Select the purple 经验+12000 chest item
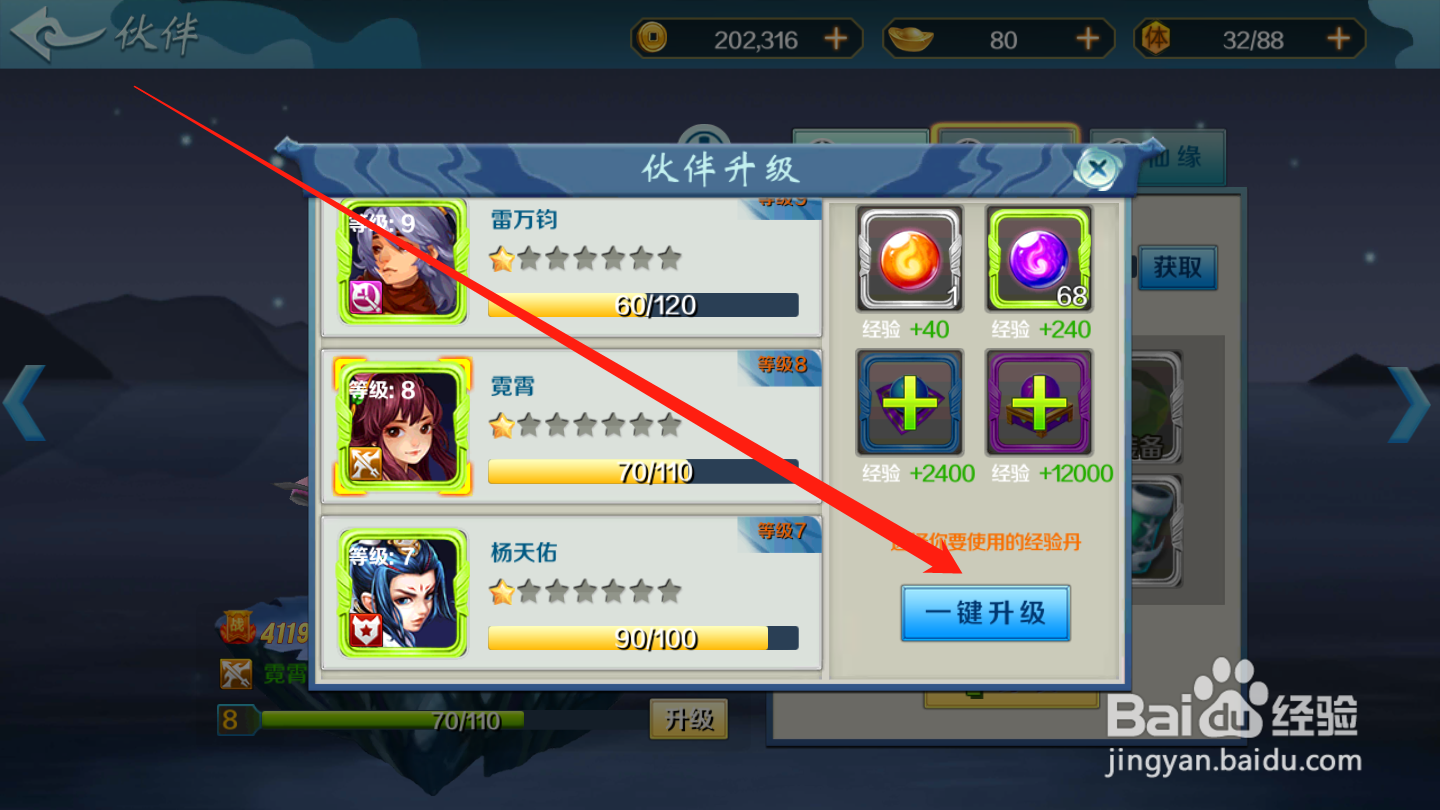Image resolution: width=1440 pixels, height=810 pixels. tap(1038, 405)
